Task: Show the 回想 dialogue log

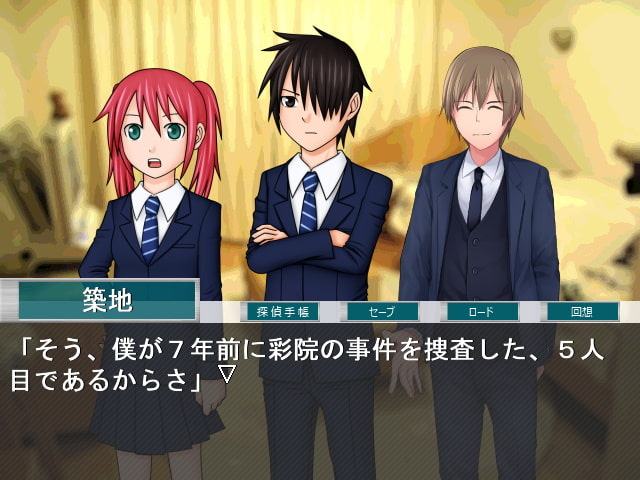Action: coord(582,311)
